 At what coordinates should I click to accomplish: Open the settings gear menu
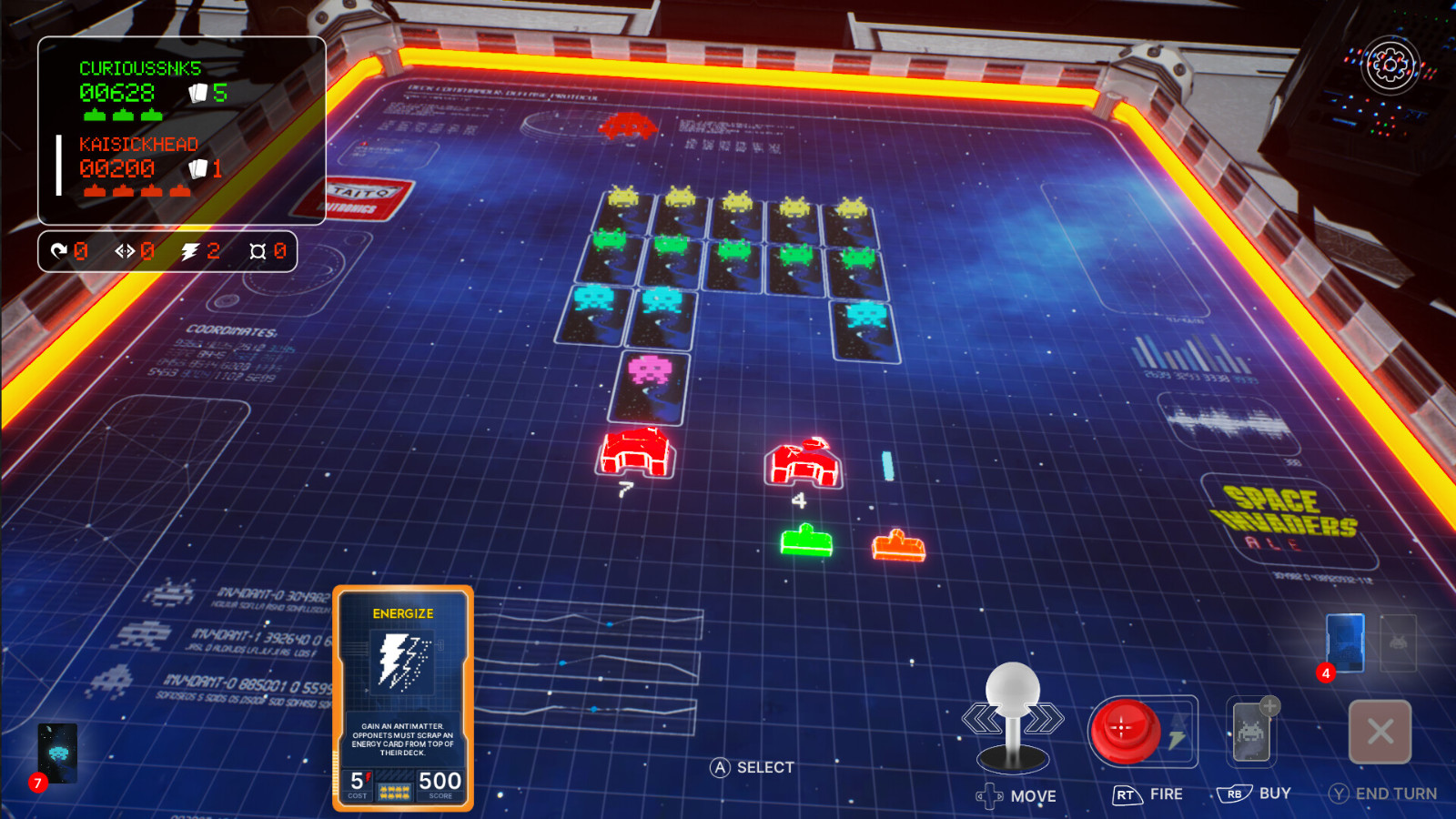click(1390, 65)
